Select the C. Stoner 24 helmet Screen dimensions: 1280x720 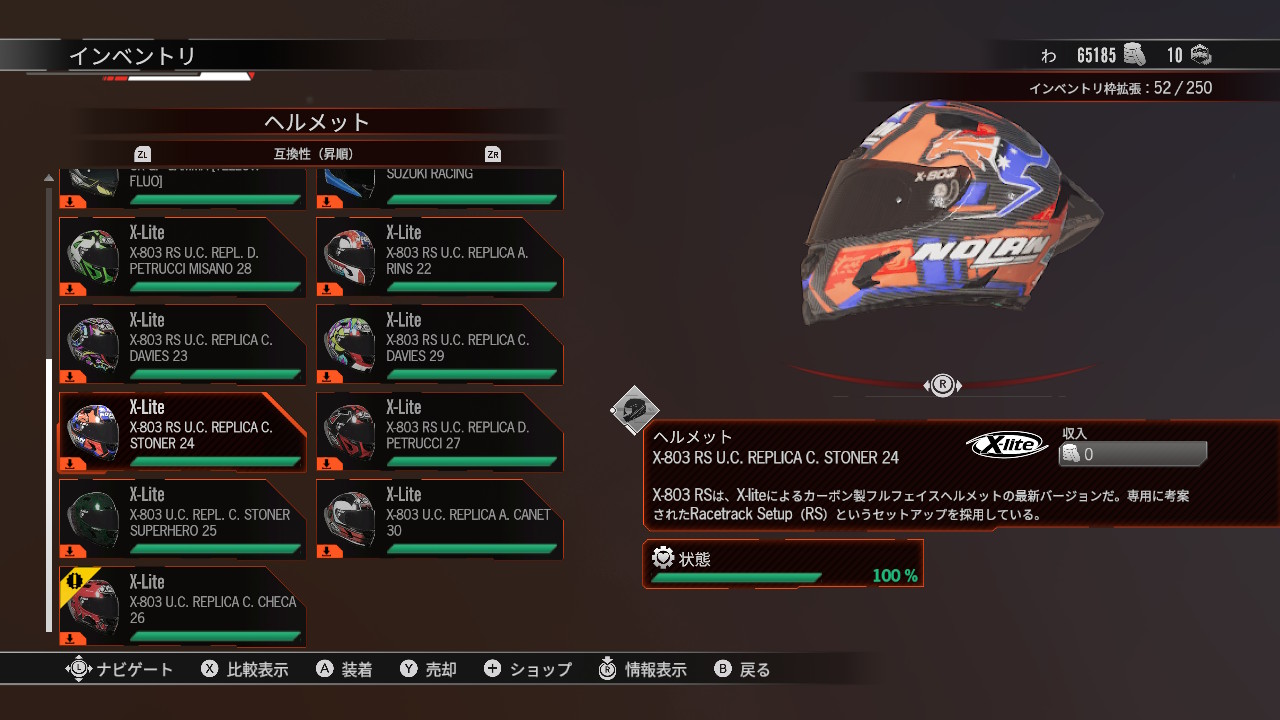click(x=182, y=432)
